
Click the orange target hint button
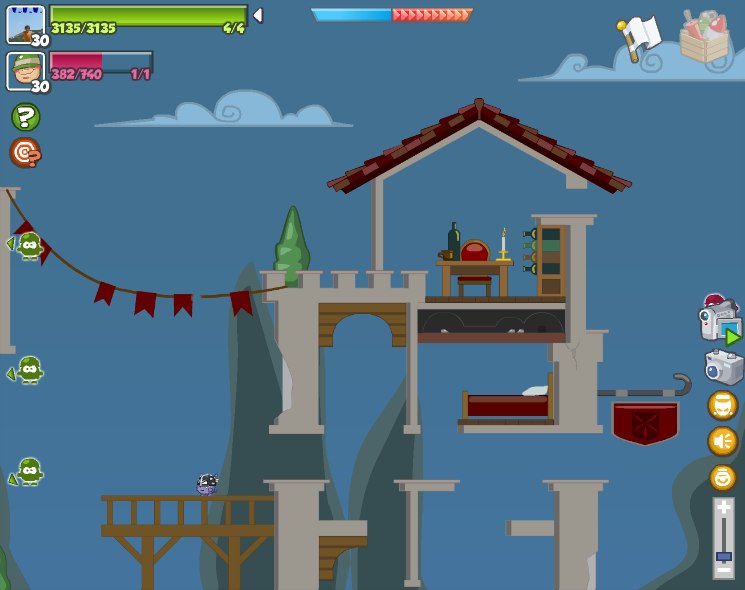[25, 153]
